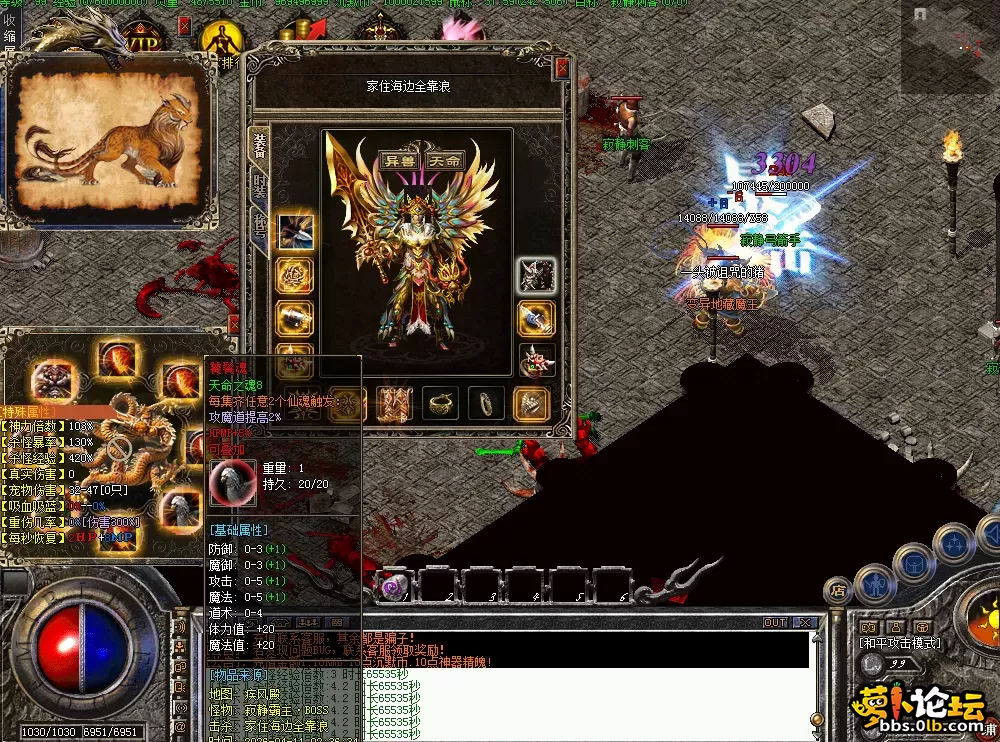Close the small red X beside VIP
The image size is (1000, 742).
pos(184,25)
